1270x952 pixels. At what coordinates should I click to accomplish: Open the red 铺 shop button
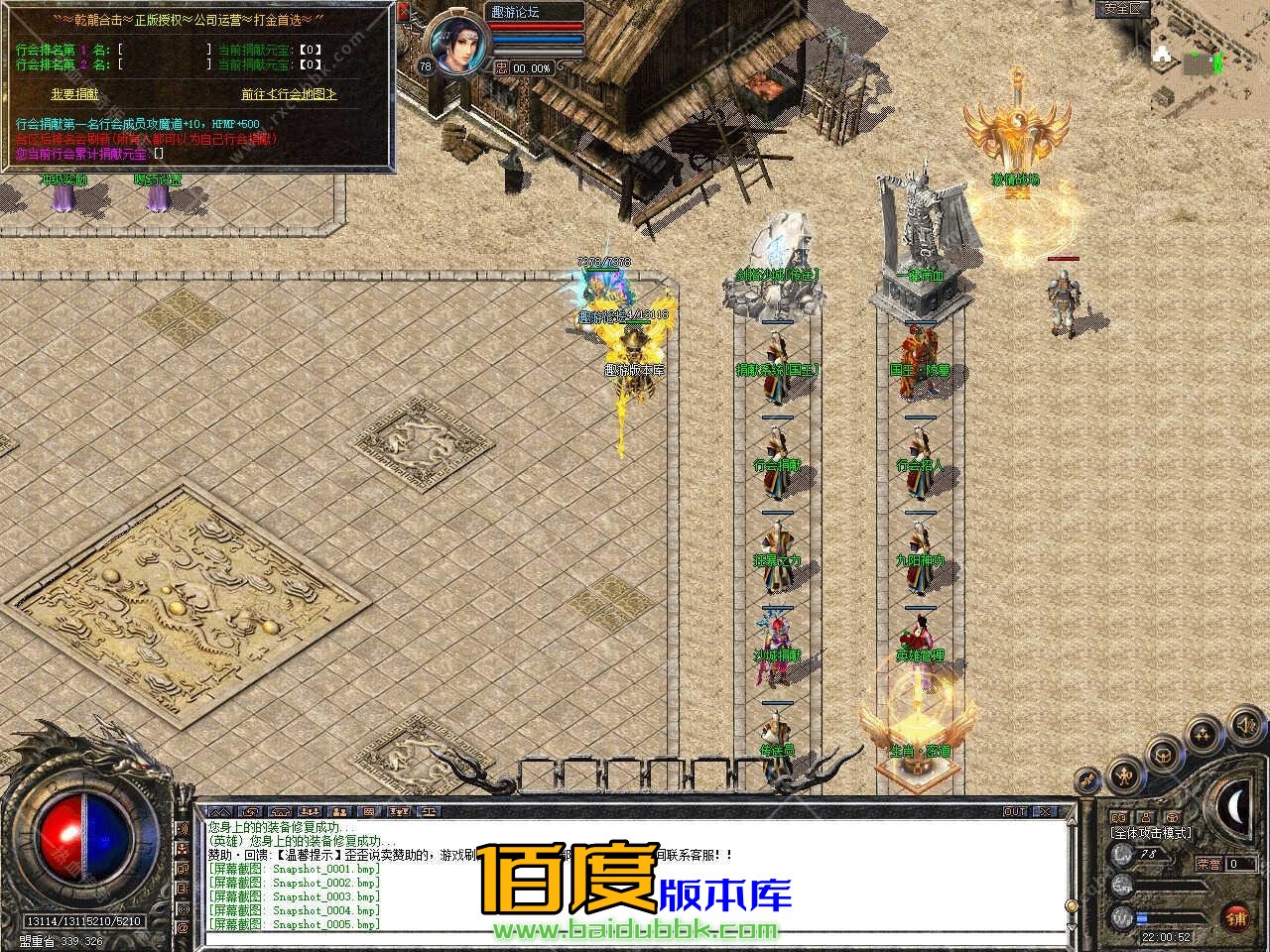point(1235,915)
